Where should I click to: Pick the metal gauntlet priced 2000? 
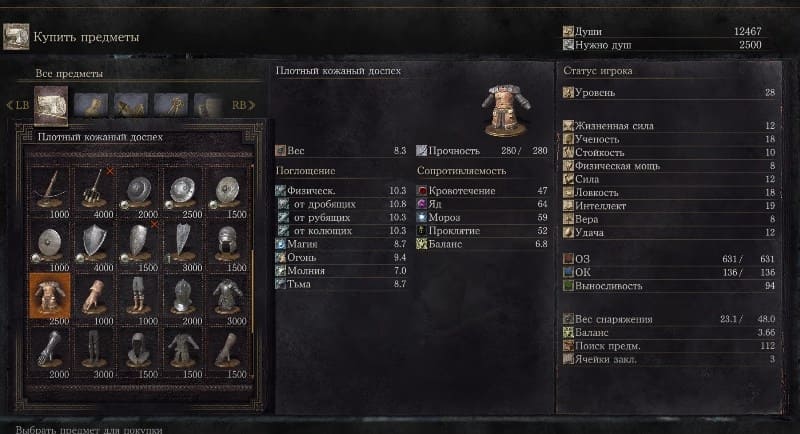point(49,349)
